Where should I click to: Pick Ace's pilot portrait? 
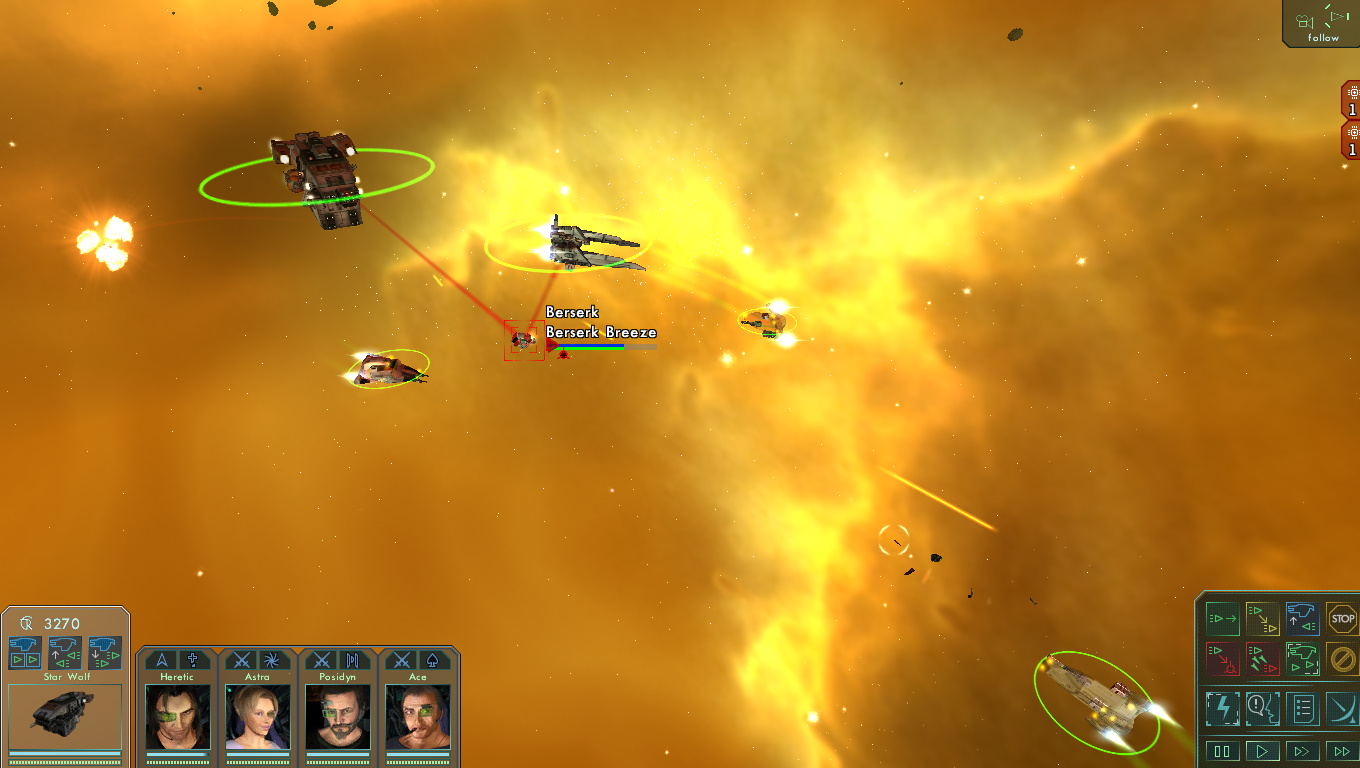pos(418,716)
